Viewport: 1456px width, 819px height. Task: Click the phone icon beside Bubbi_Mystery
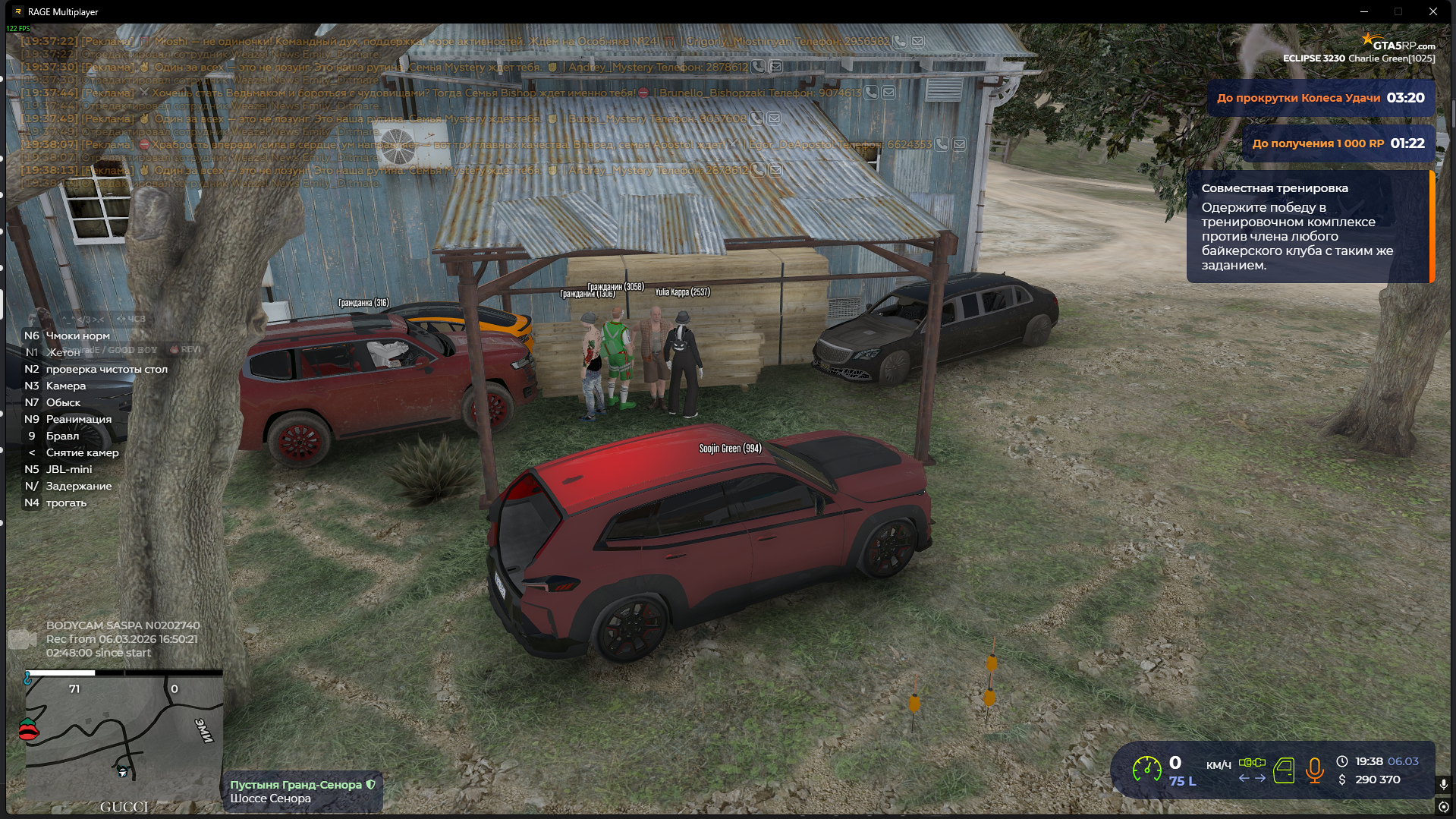(x=756, y=118)
